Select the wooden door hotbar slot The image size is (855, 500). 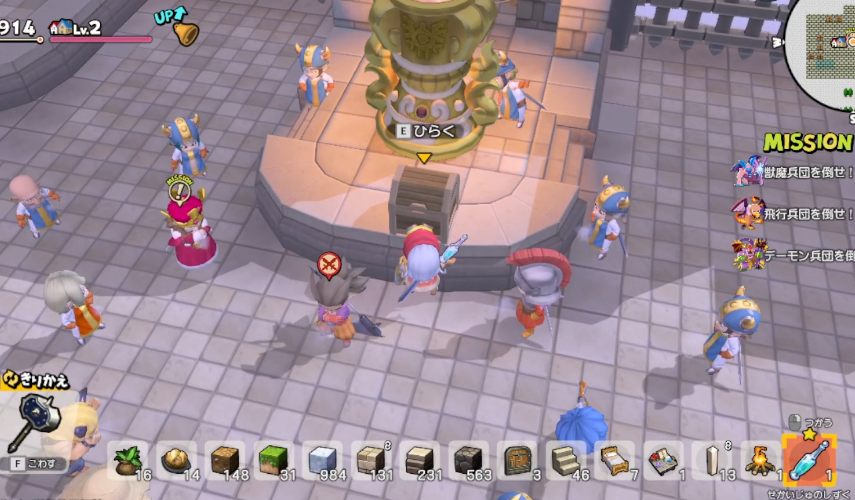pos(519,460)
